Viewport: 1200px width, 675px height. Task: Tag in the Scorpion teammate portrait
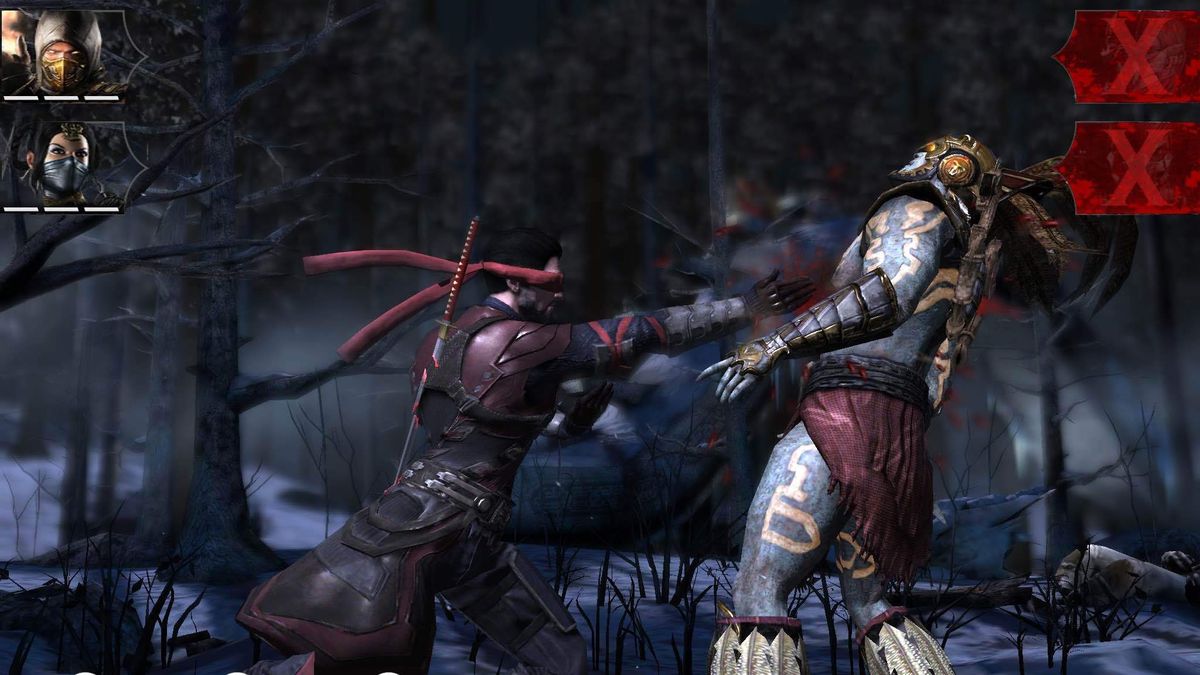pyautogui.click(x=66, y=53)
